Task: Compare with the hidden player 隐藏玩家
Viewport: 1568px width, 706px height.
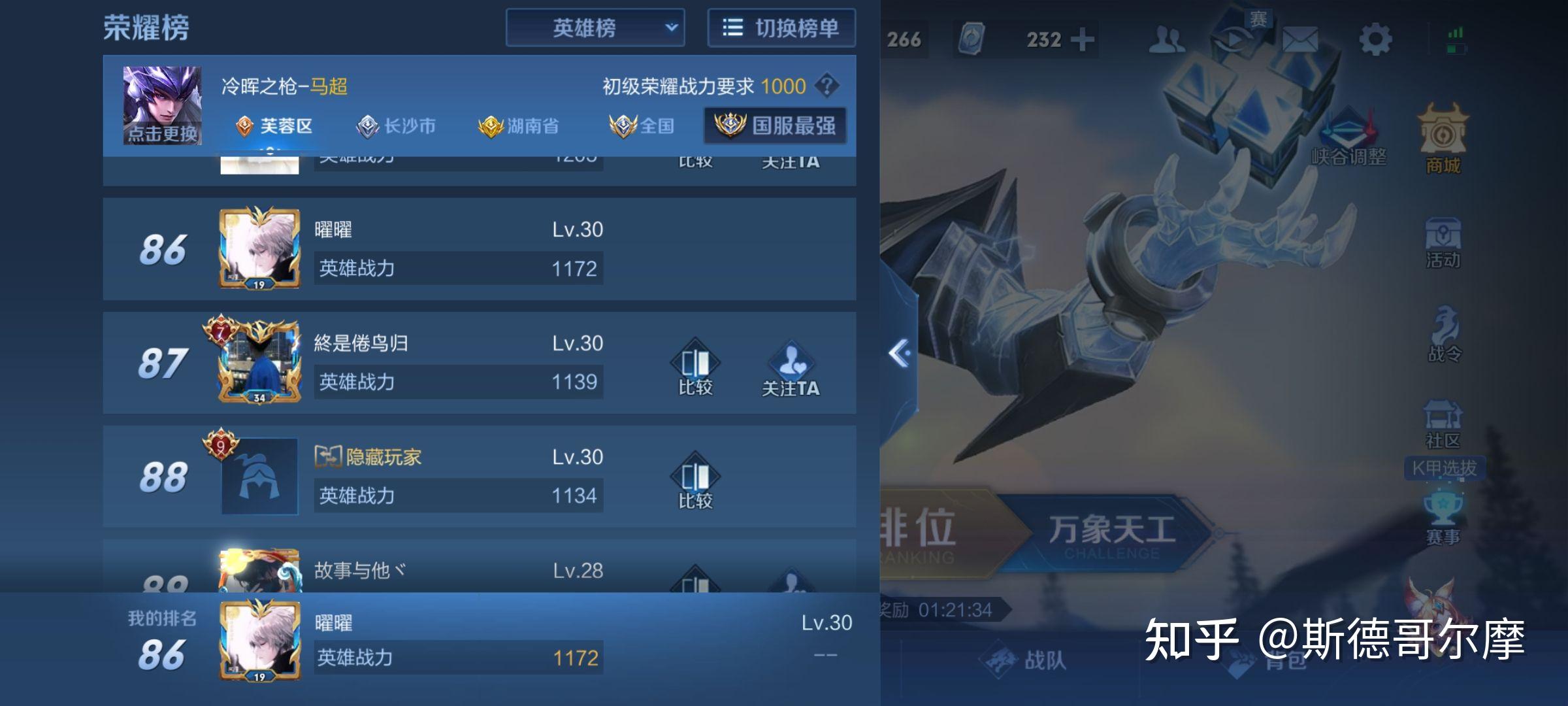Action: [695, 481]
